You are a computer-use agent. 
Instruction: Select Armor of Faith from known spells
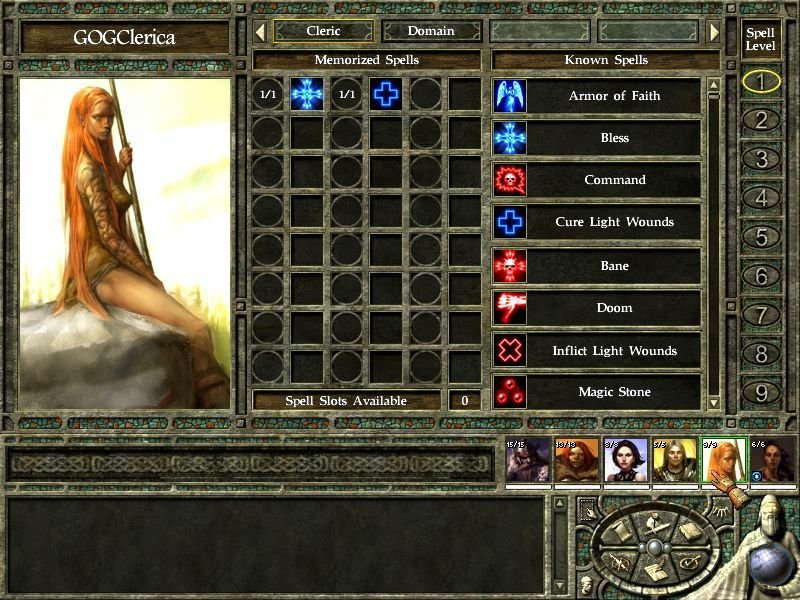click(x=614, y=96)
